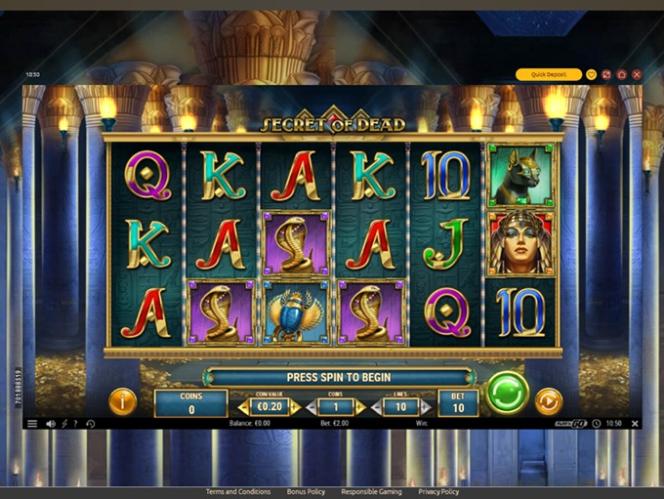Viewport: 664px width, 499px height.
Task: Toggle the sound speaker icon
Action: click(x=50, y=424)
